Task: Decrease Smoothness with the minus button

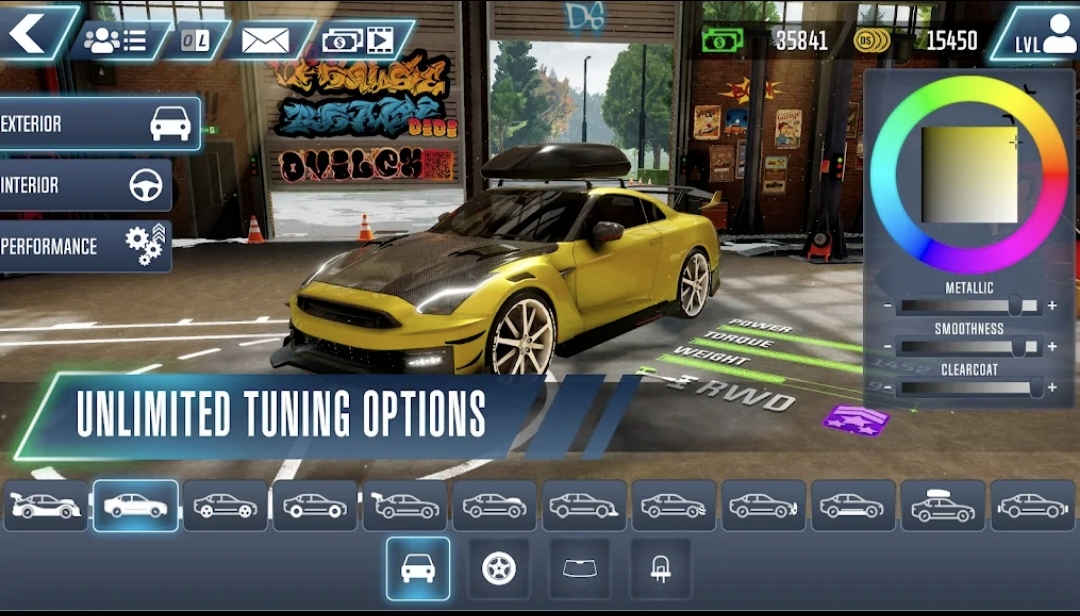Action: tap(887, 347)
